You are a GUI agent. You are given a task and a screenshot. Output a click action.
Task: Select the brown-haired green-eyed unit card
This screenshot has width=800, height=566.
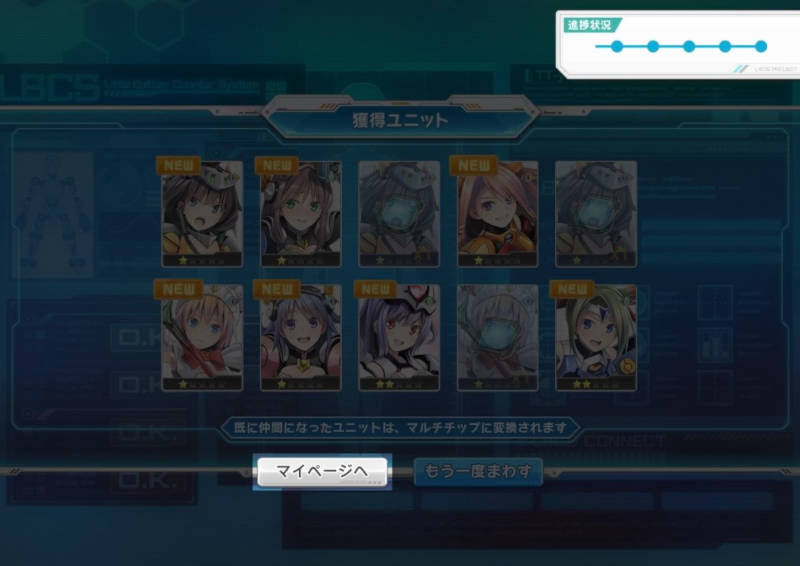point(301,213)
